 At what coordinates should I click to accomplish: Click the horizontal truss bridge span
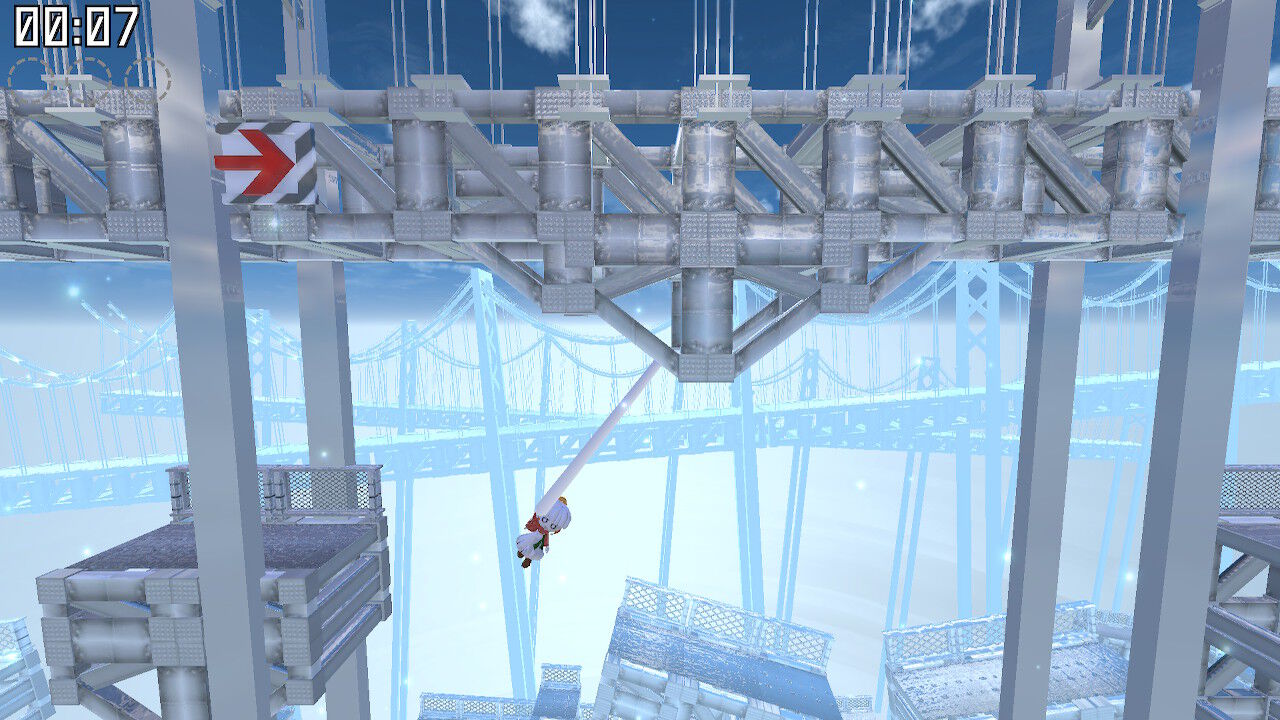point(640,160)
